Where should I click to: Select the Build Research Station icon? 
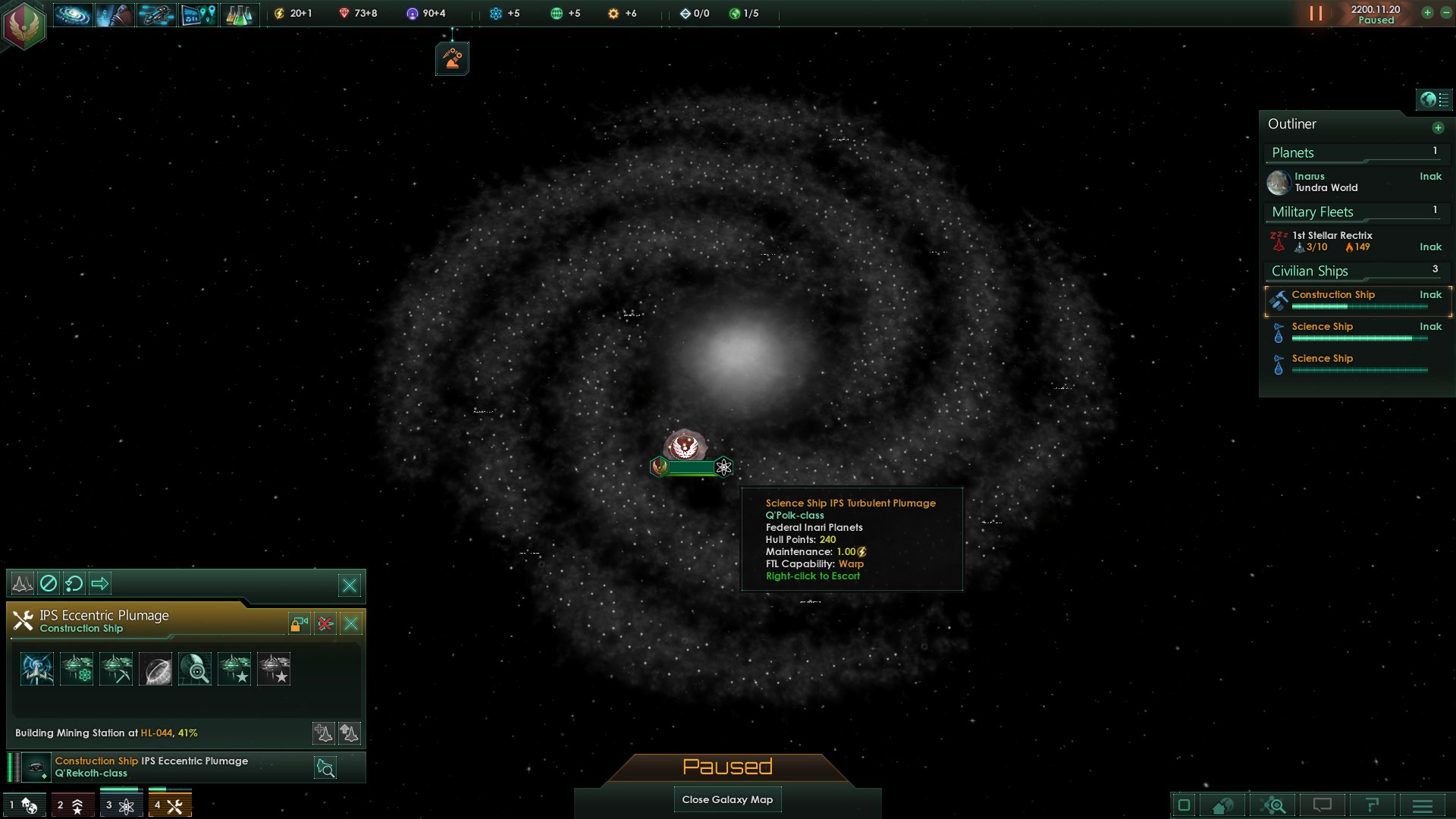tap(77, 668)
